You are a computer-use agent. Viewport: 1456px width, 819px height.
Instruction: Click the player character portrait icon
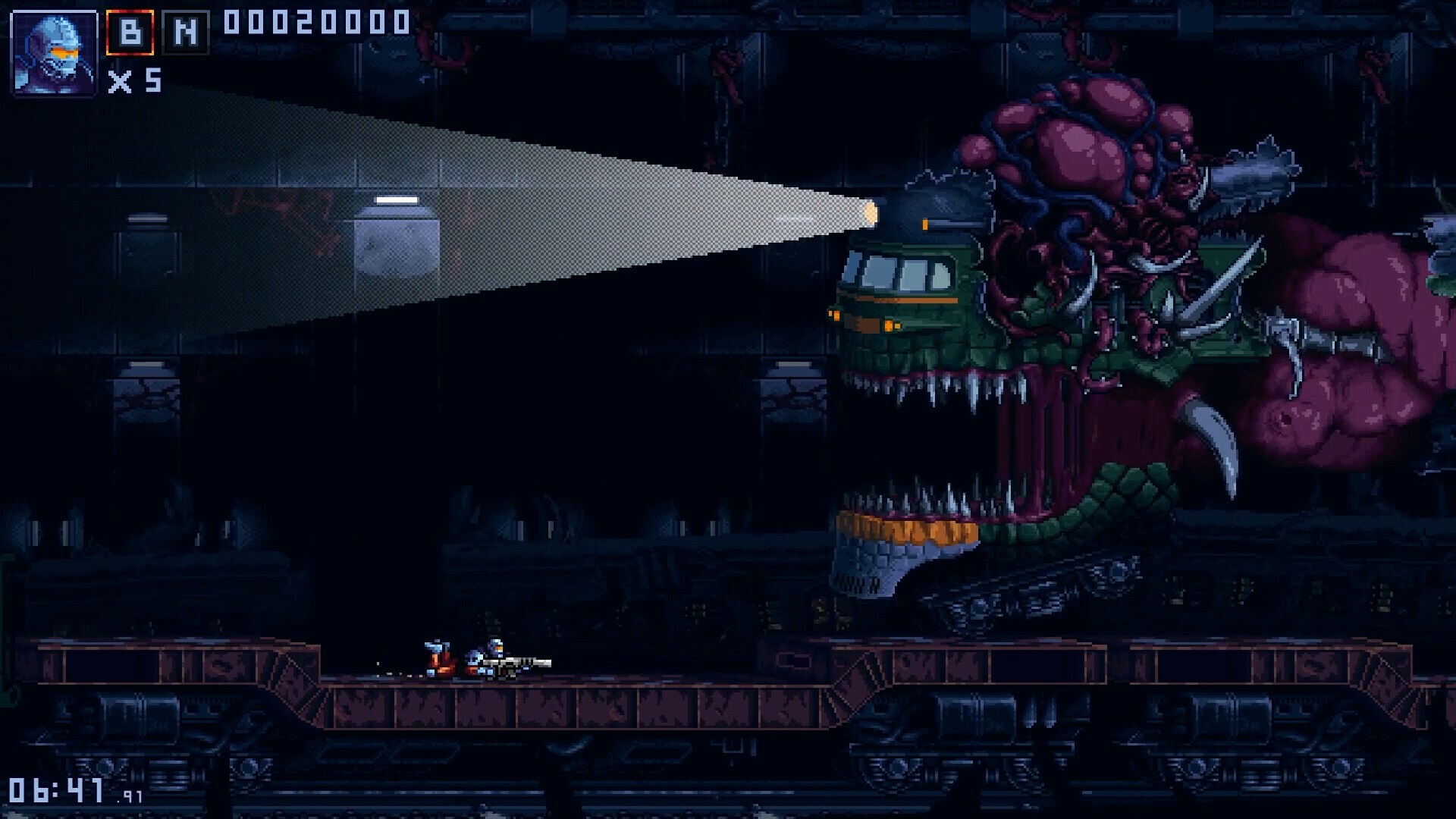click(54, 55)
